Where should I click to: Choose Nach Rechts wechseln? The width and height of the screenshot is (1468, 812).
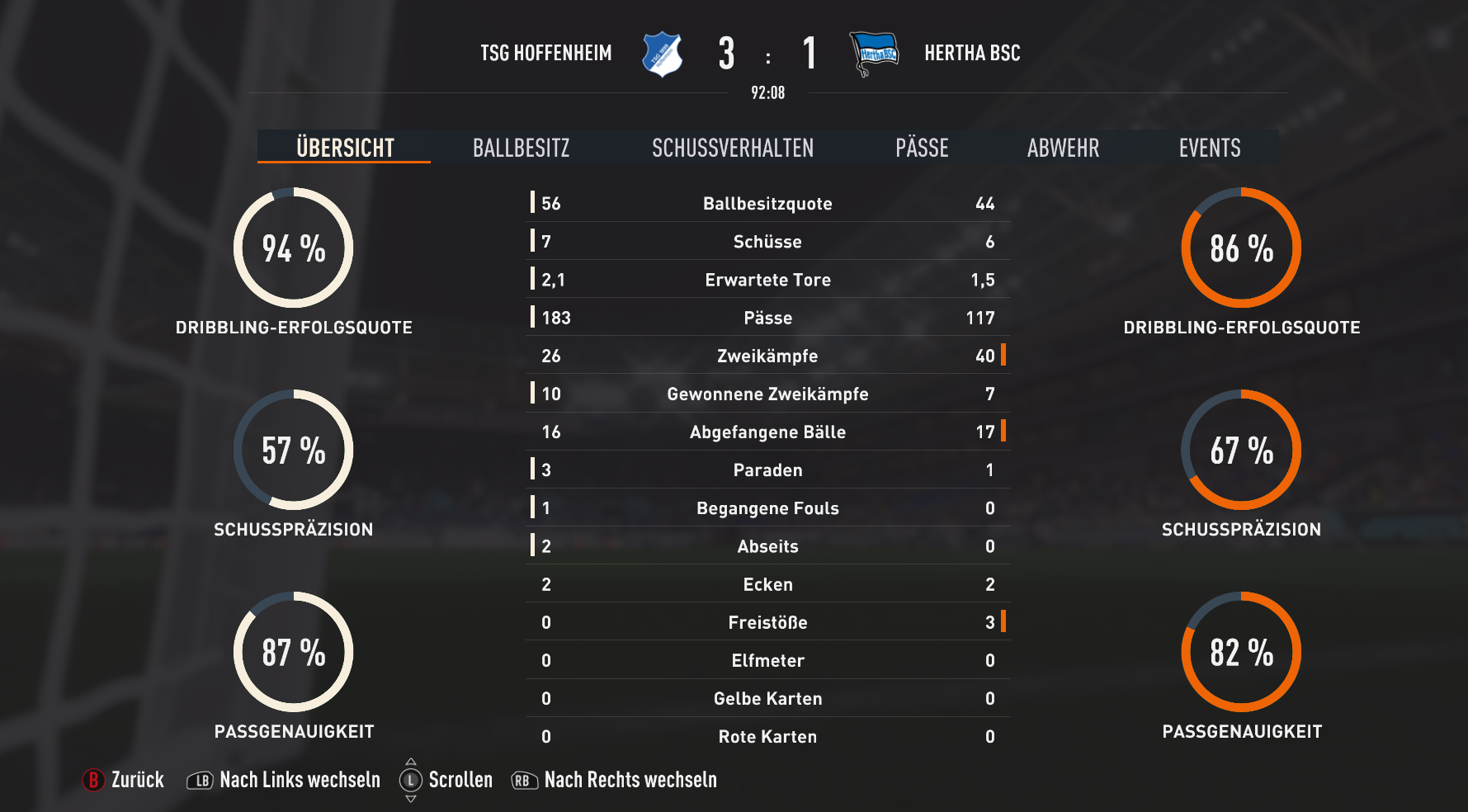point(615,780)
